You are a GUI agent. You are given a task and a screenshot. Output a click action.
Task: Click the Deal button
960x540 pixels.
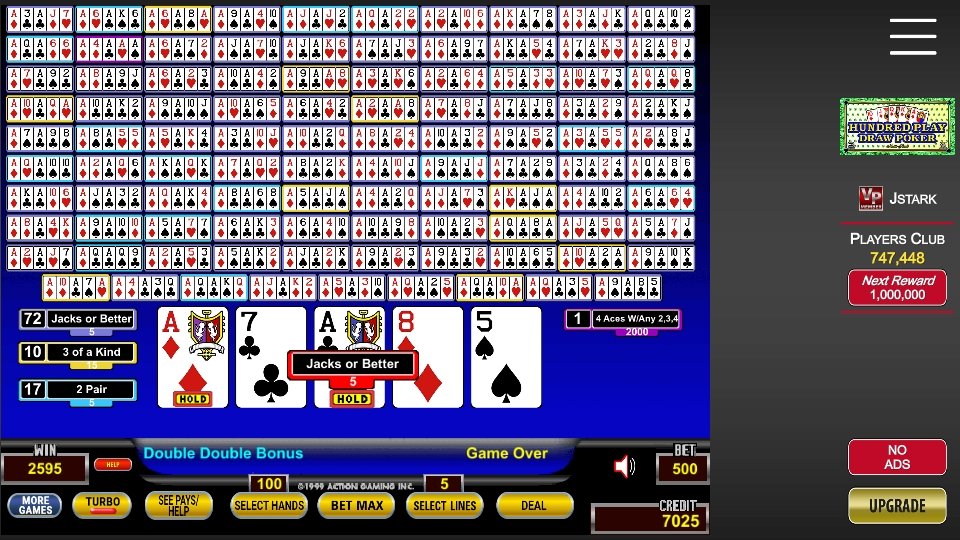(534, 506)
